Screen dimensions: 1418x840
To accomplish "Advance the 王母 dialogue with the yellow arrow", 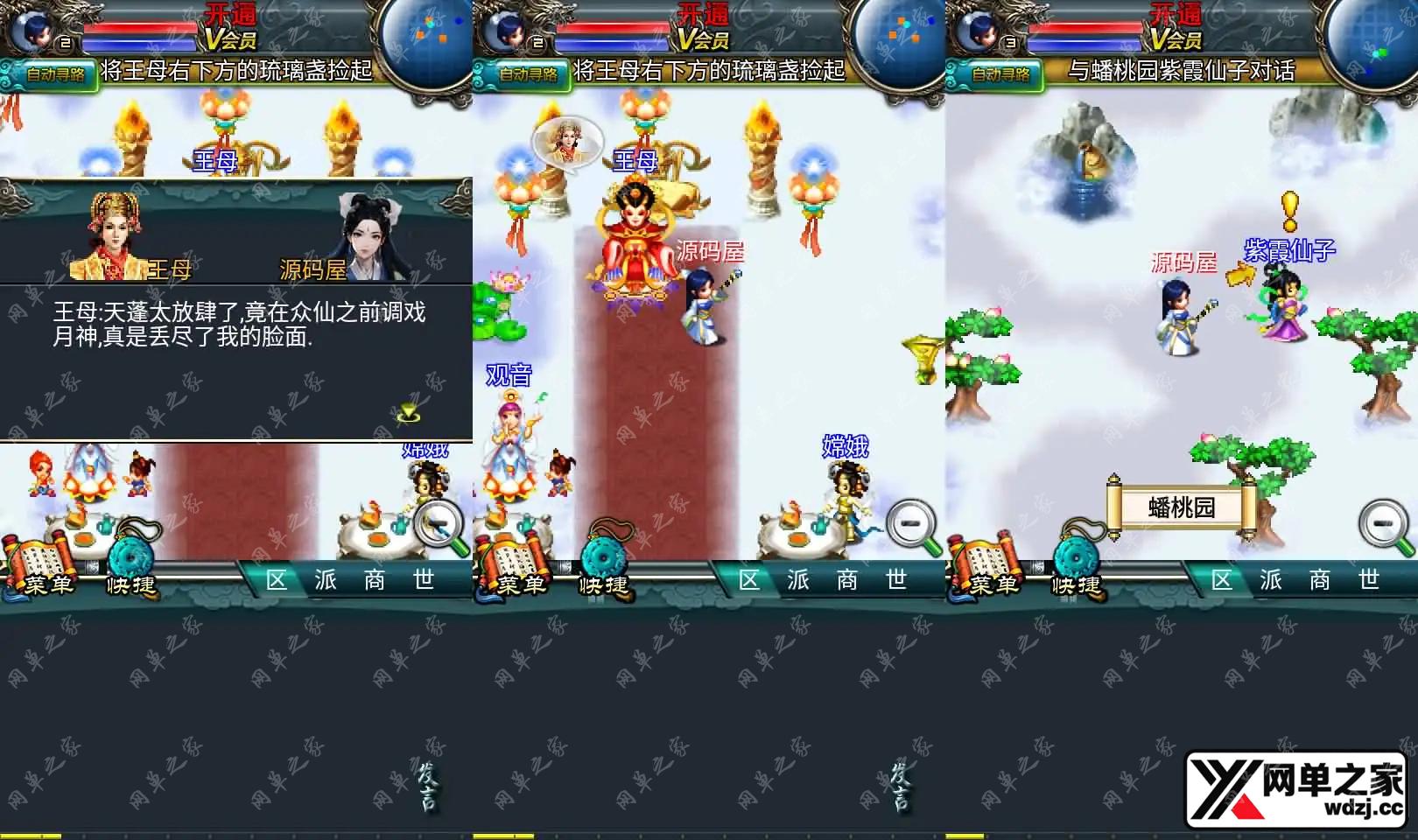I will [x=408, y=413].
